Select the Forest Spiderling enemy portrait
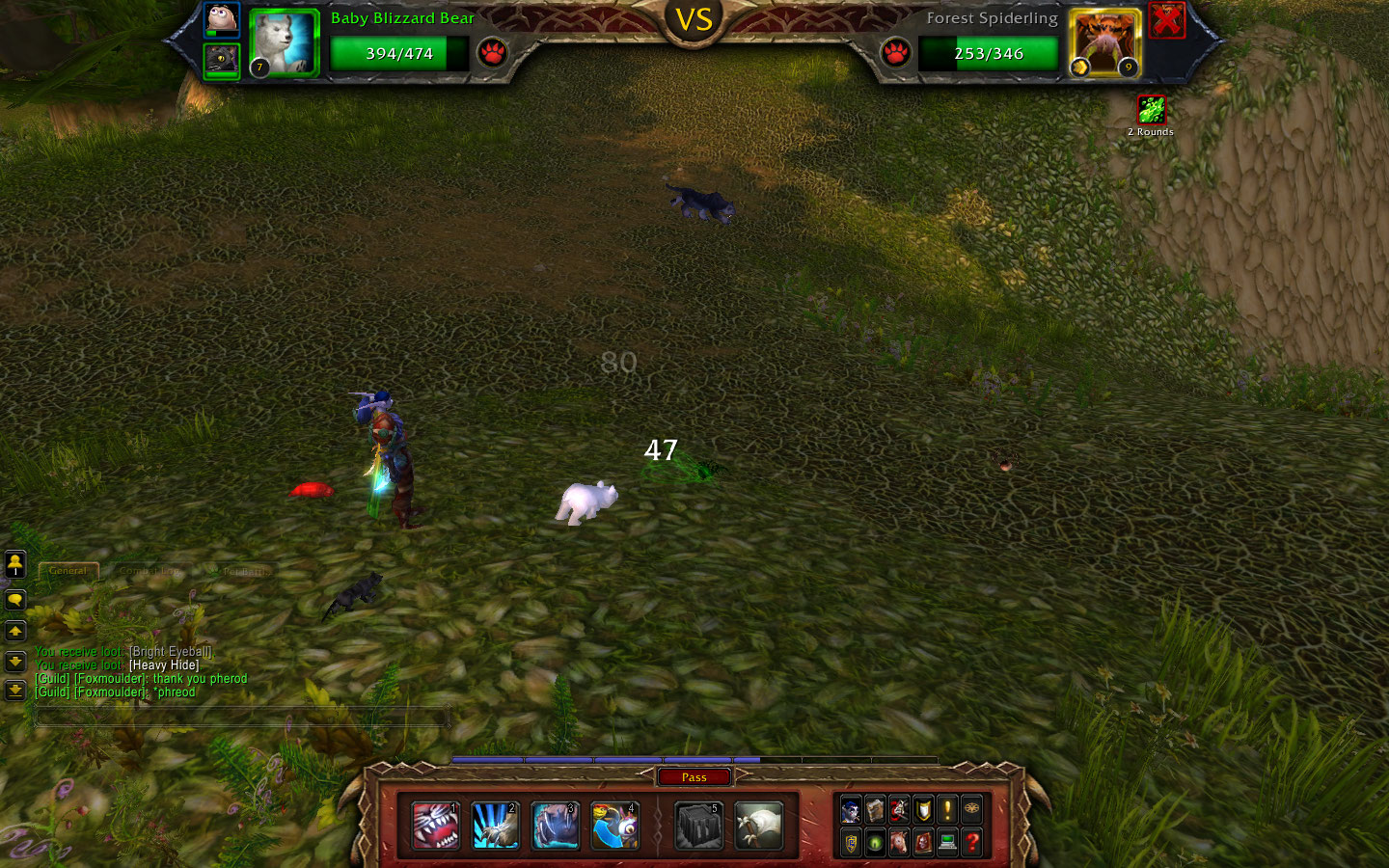Image resolution: width=1389 pixels, height=868 pixels. (x=1104, y=42)
